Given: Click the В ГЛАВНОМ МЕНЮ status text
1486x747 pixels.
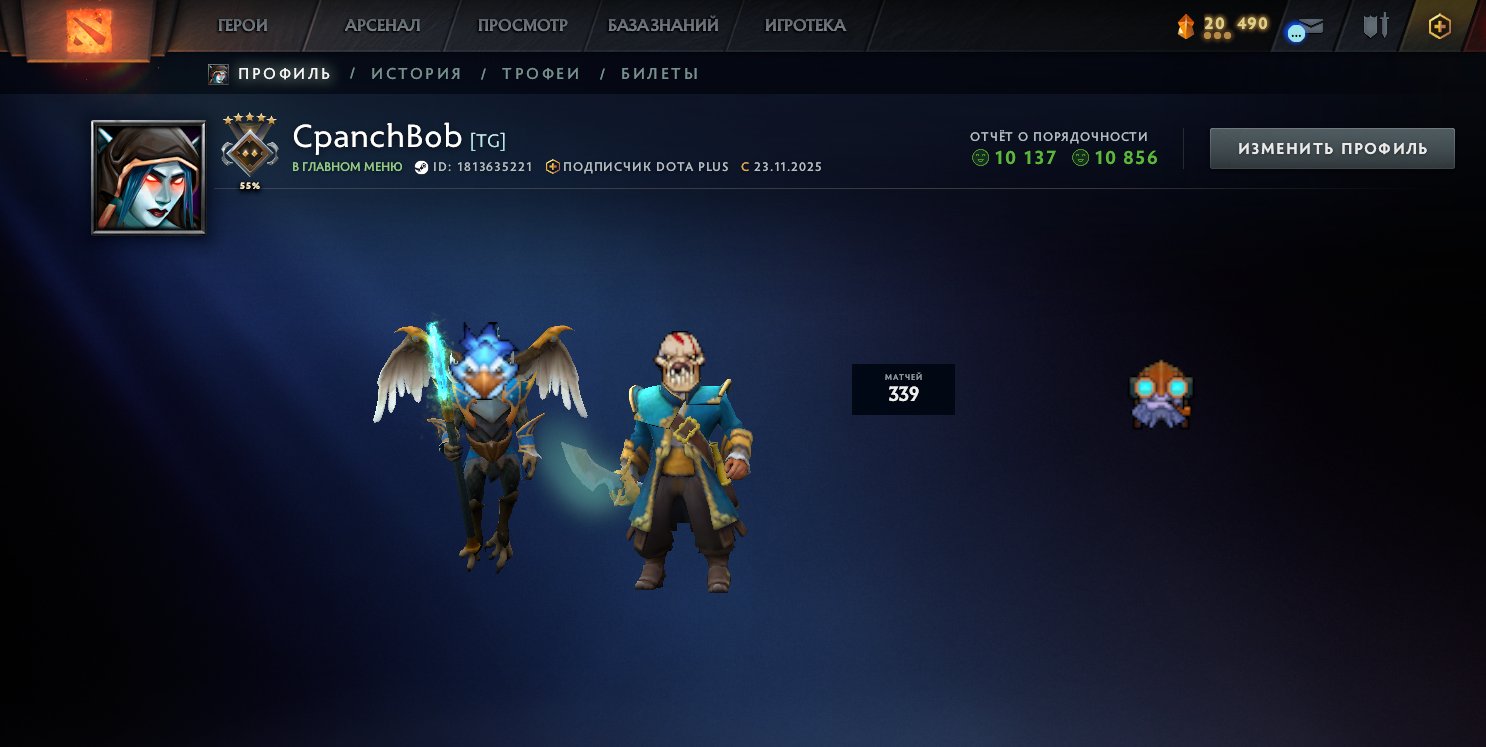Looking at the screenshot, I should (x=346, y=167).
